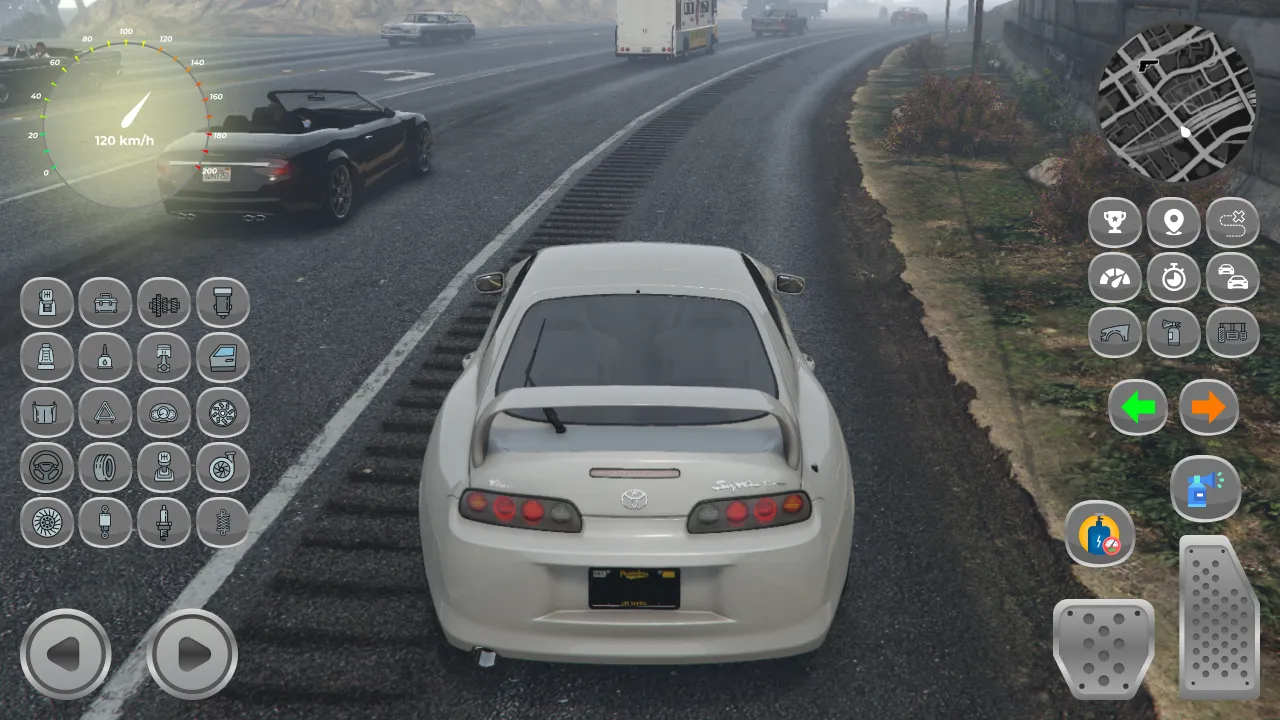Tap the spark plug icon
This screenshot has height=720, width=1280.
pos(164,523)
